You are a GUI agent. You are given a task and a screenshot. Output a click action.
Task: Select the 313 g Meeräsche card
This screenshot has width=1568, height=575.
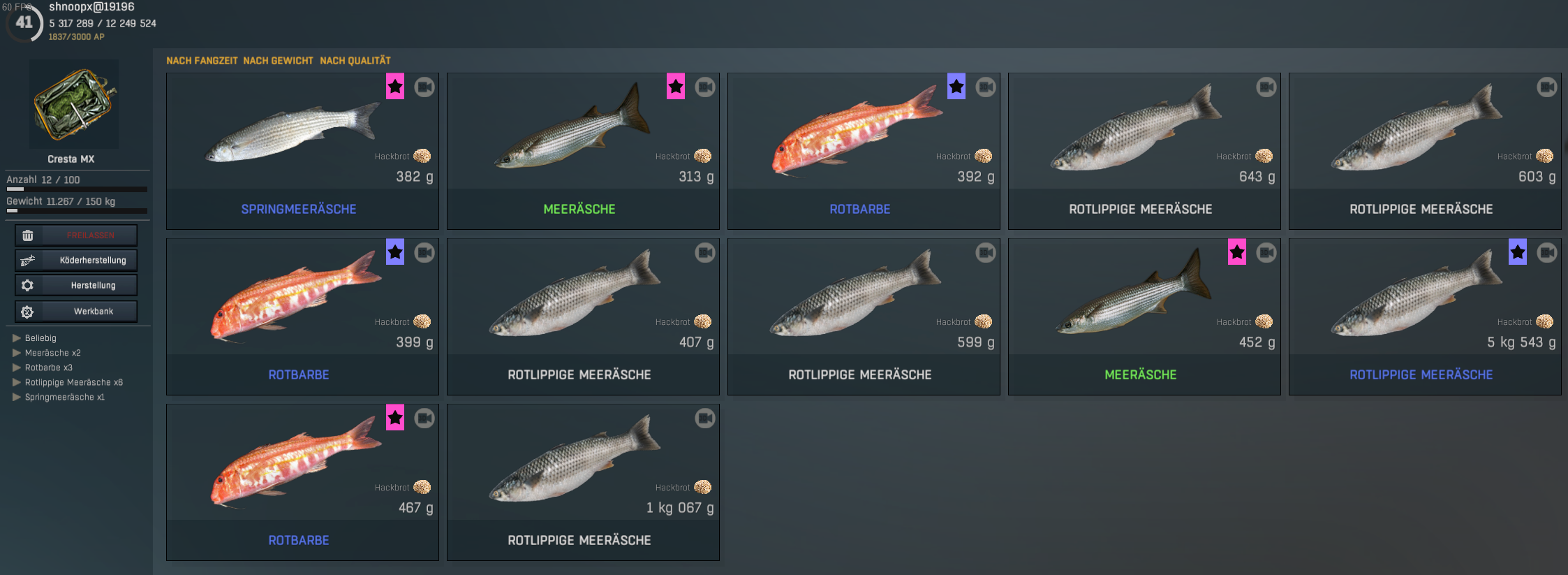click(x=583, y=151)
